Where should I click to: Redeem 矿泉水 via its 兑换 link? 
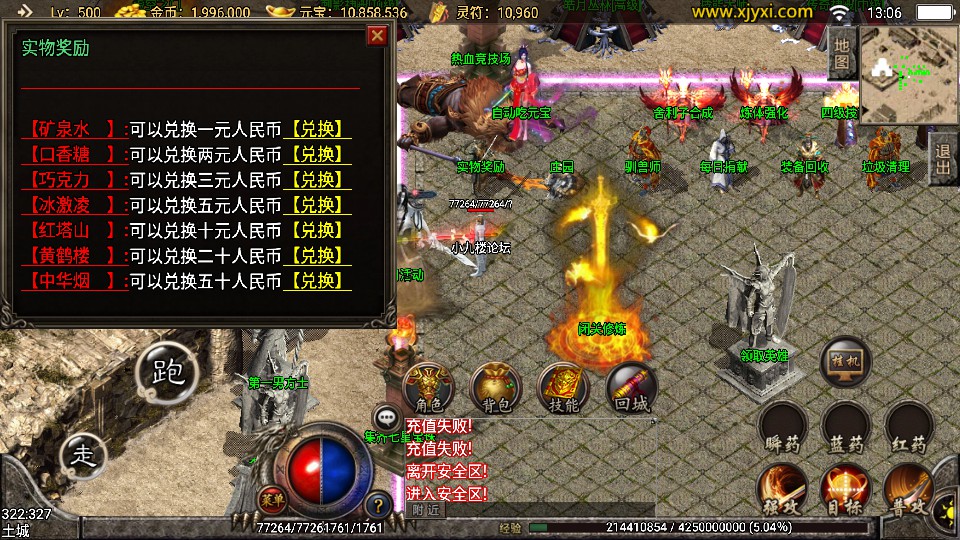317,130
